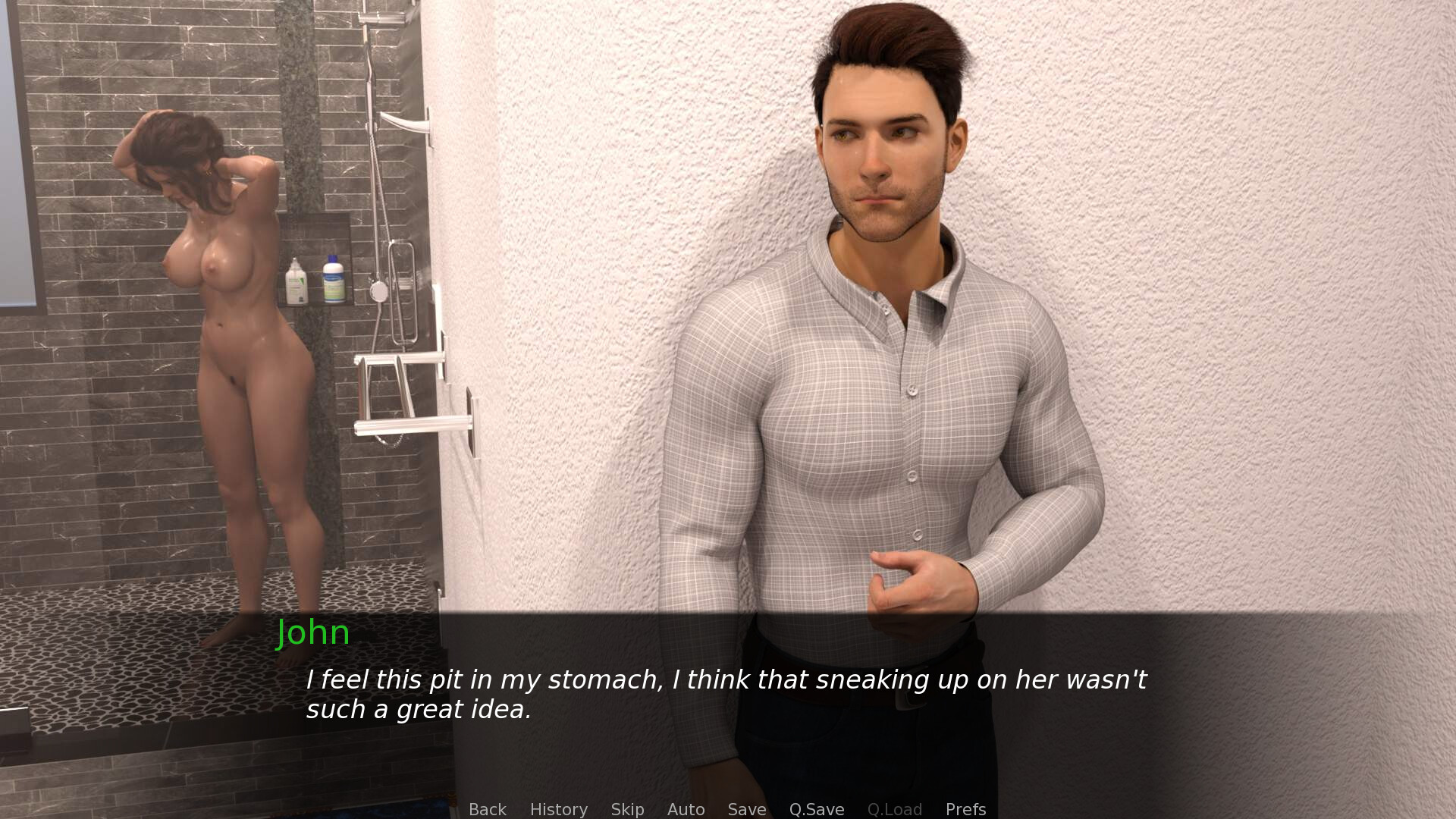Click John's name label
Viewport: 1456px width, 819px height.
[x=313, y=633]
